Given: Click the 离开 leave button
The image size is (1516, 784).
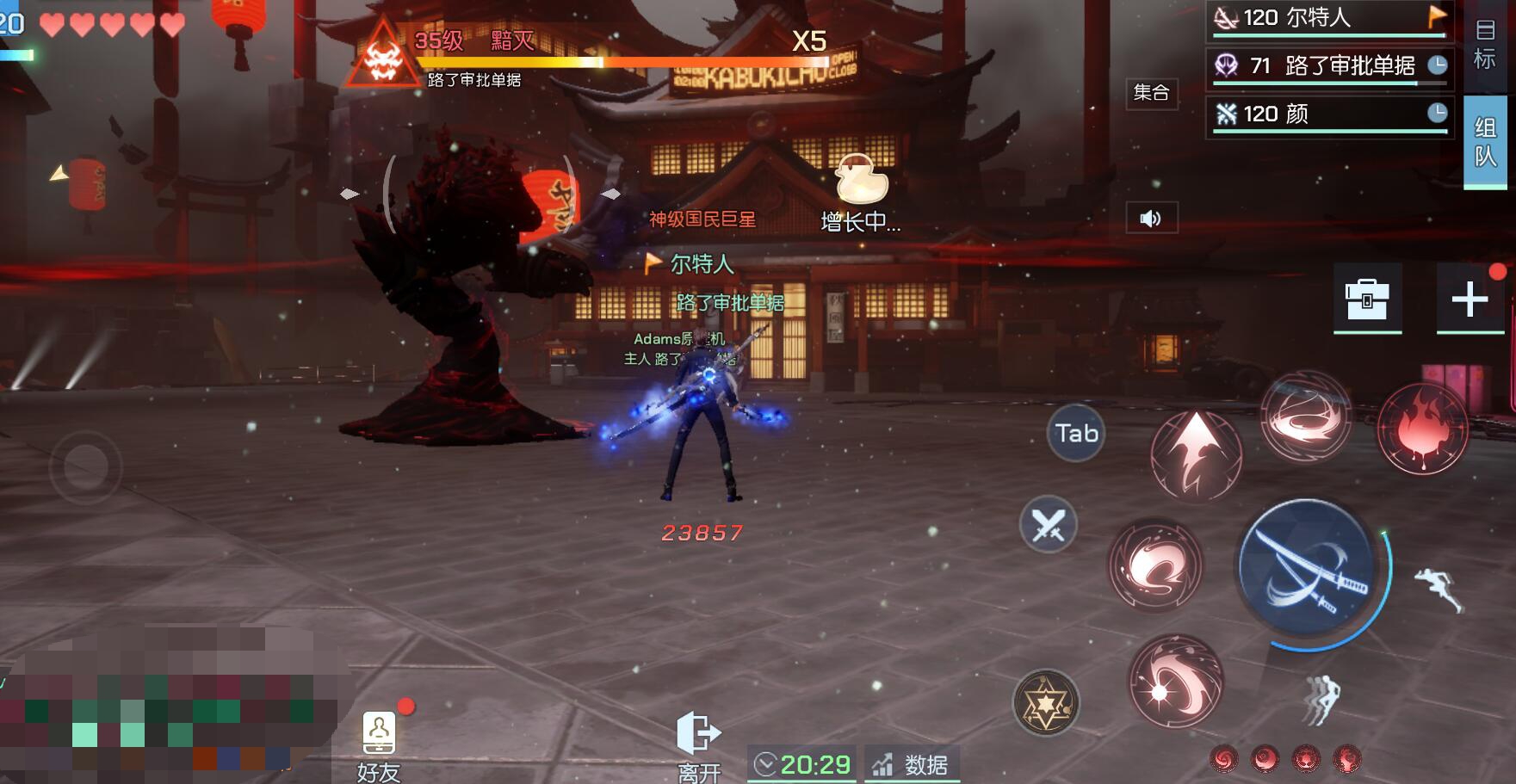Looking at the screenshot, I should pyautogui.click(x=698, y=745).
